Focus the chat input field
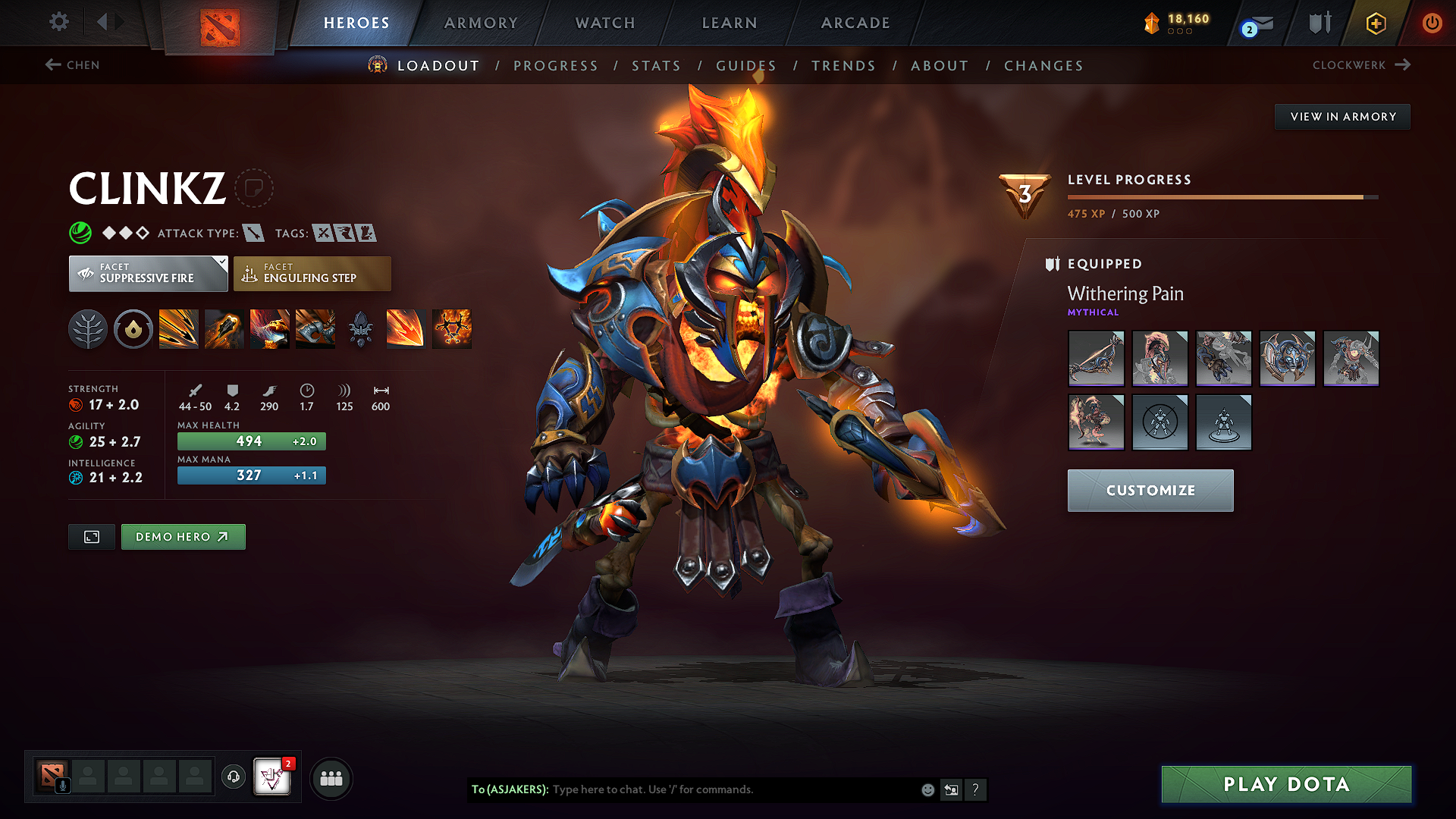 728,789
